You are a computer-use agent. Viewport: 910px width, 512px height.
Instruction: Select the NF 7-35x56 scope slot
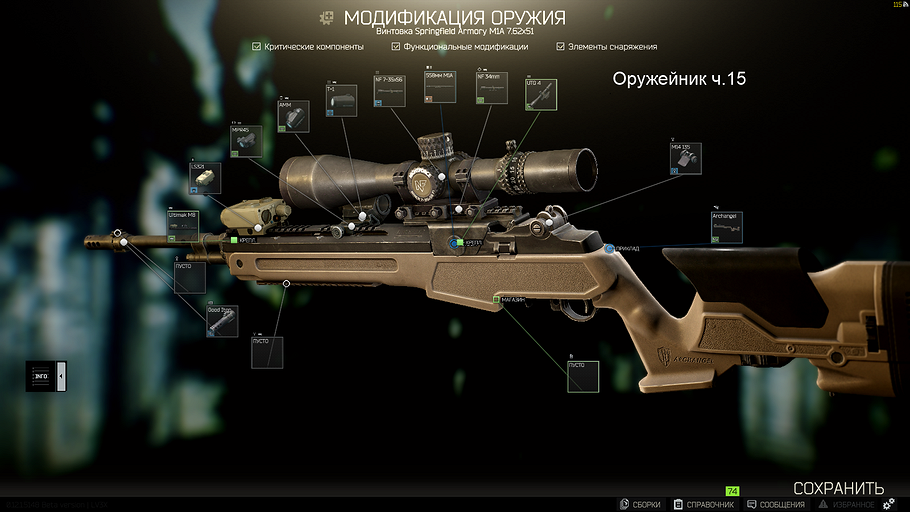pyautogui.click(x=389, y=88)
